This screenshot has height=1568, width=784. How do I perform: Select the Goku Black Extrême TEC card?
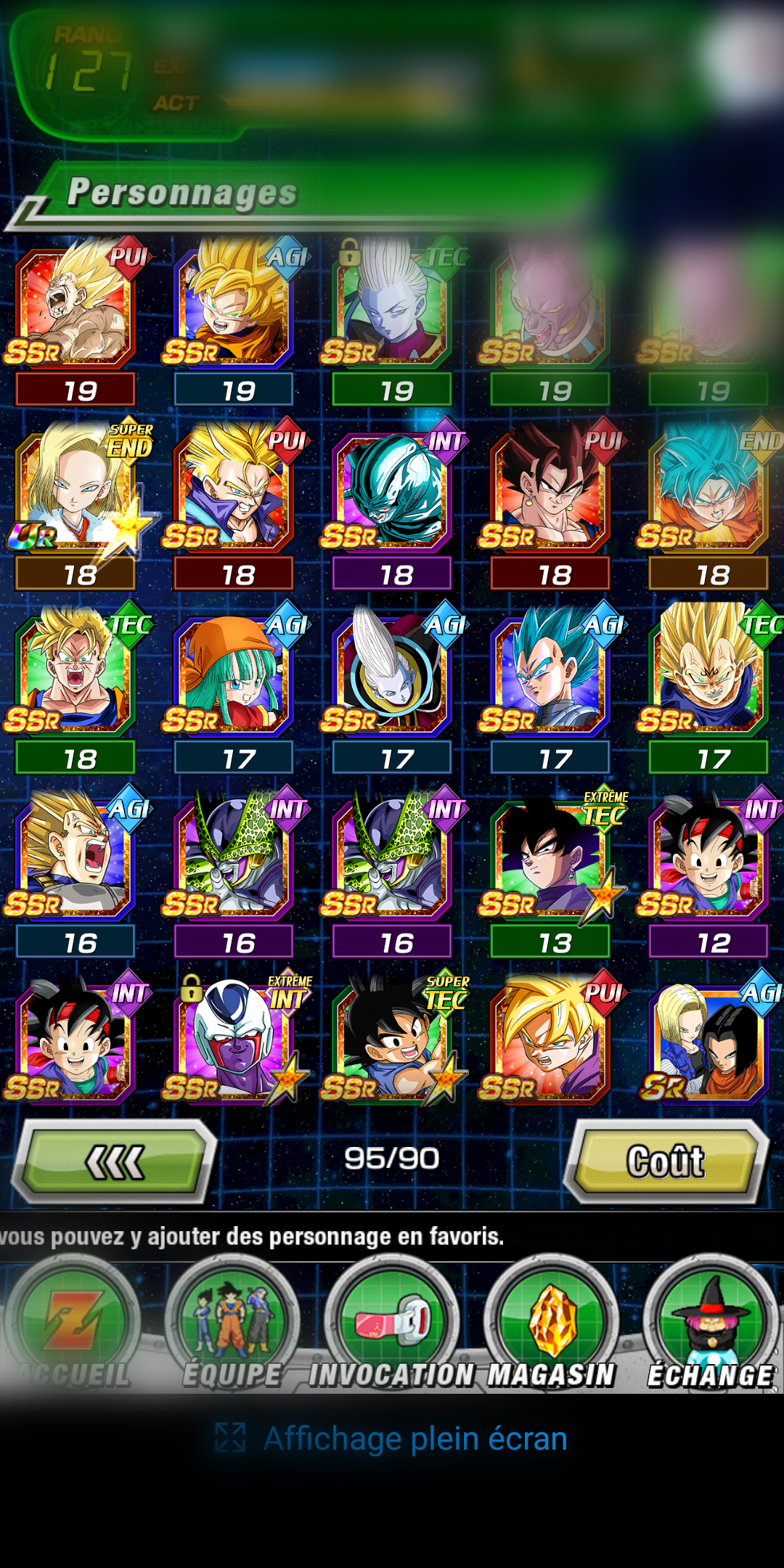(x=550, y=858)
